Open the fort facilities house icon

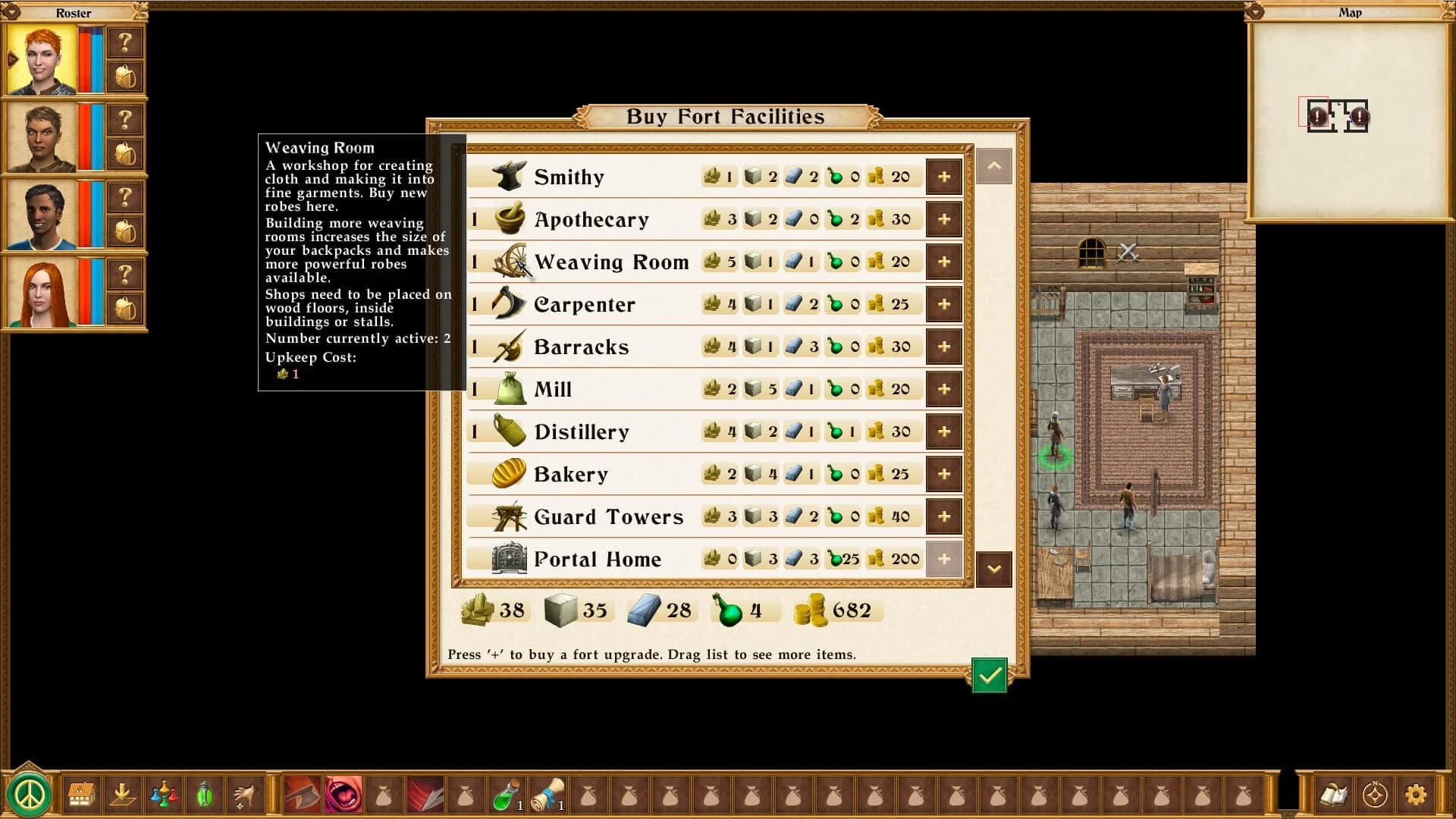81,795
